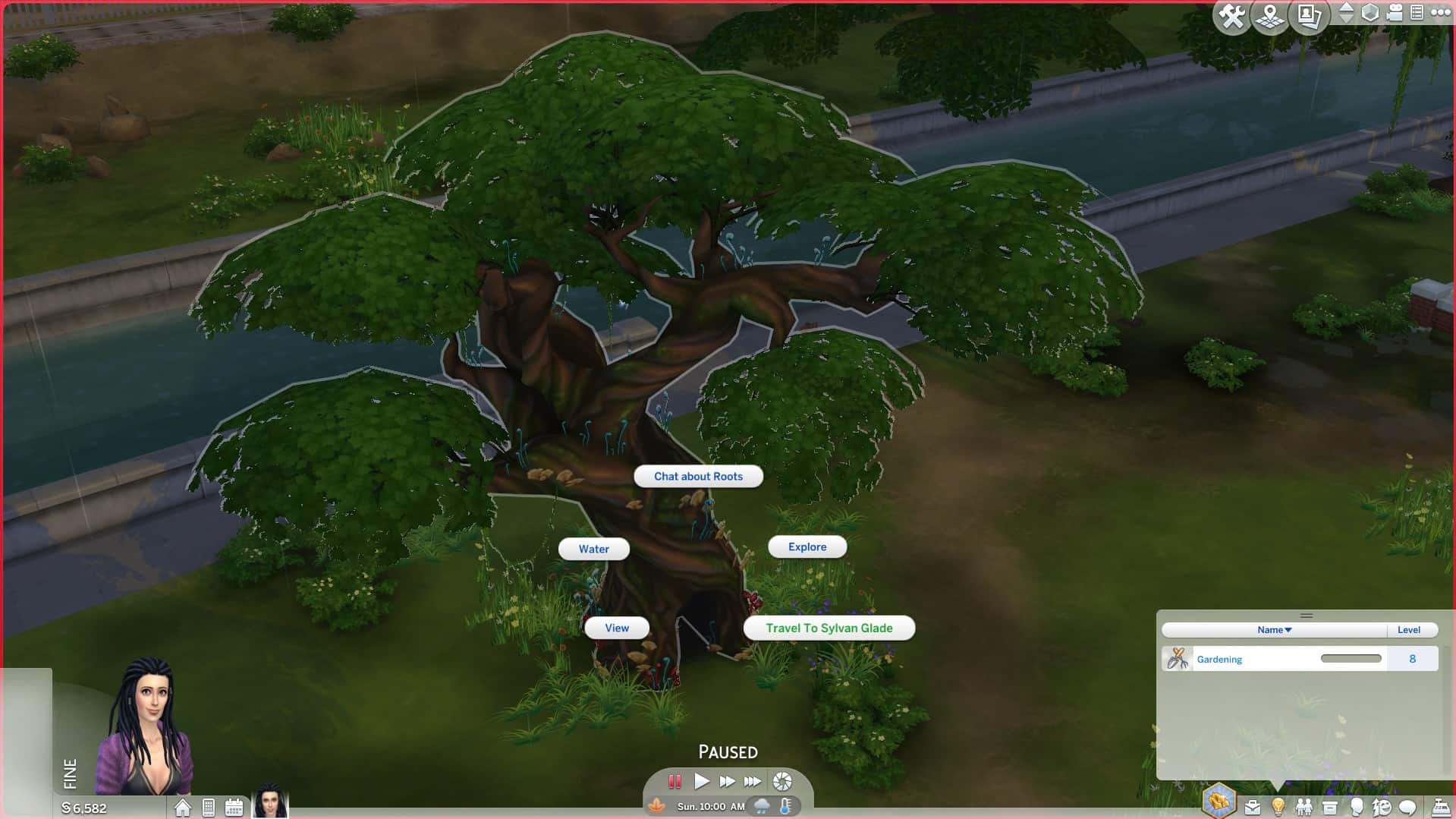The height and width of the screenshot is (819, 1456).
Task: Open the phone icon
Action: pos(209,808)
